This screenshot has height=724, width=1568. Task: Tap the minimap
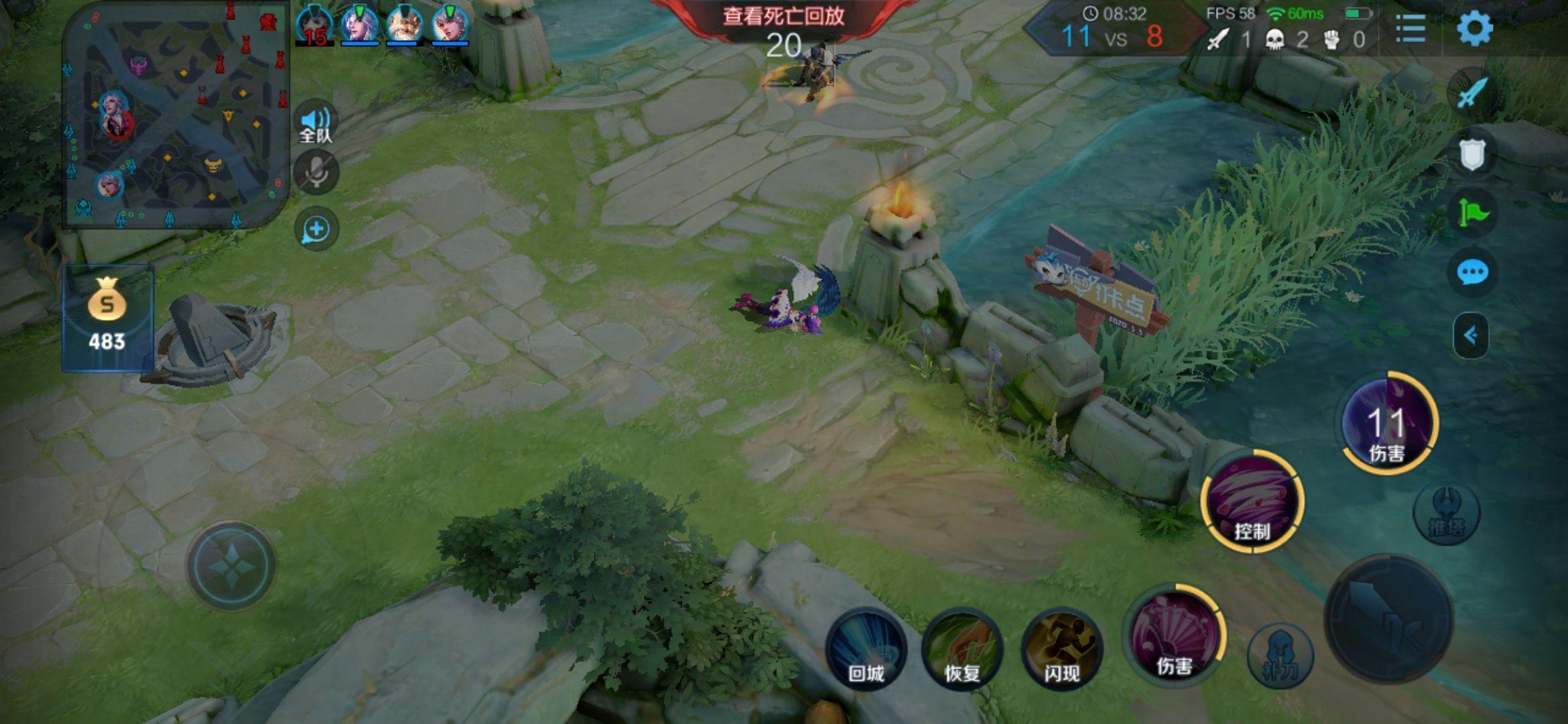point(176,114)
